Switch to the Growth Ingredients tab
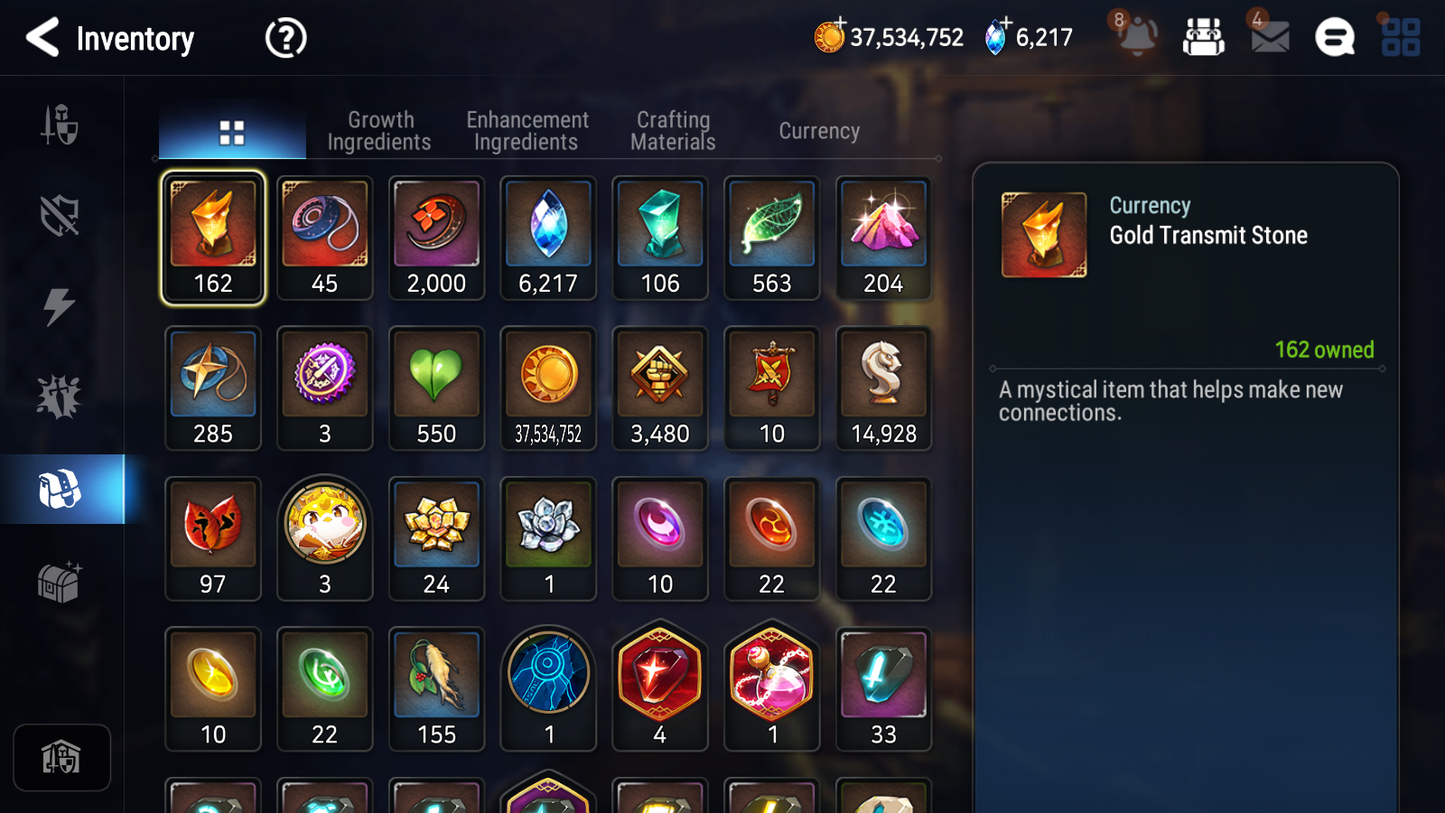The width and height of the screenshot is (1445, 813). pyautogui.click(x=379, y=130)
